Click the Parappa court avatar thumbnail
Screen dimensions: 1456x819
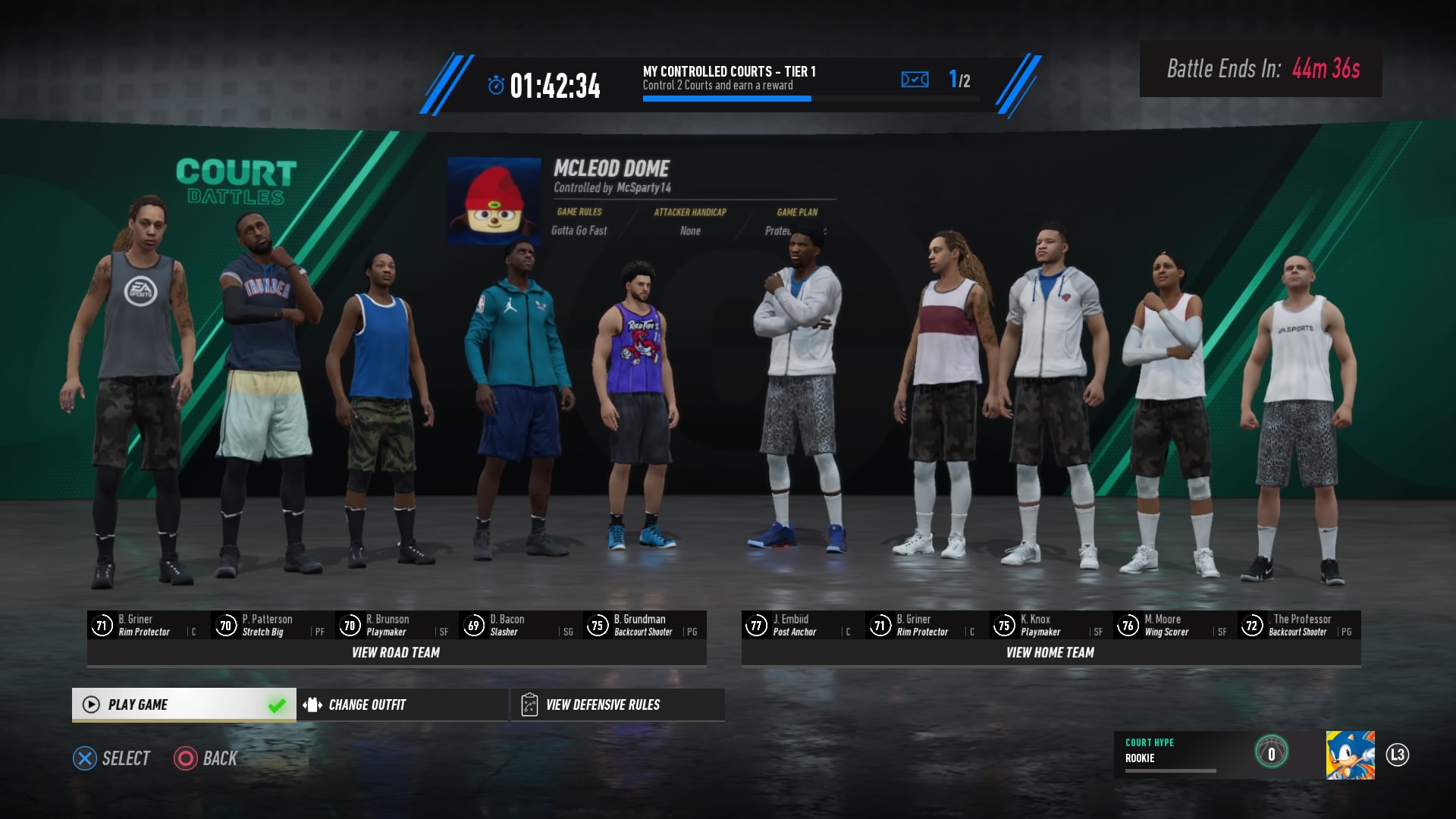click(x=494, y=199)
